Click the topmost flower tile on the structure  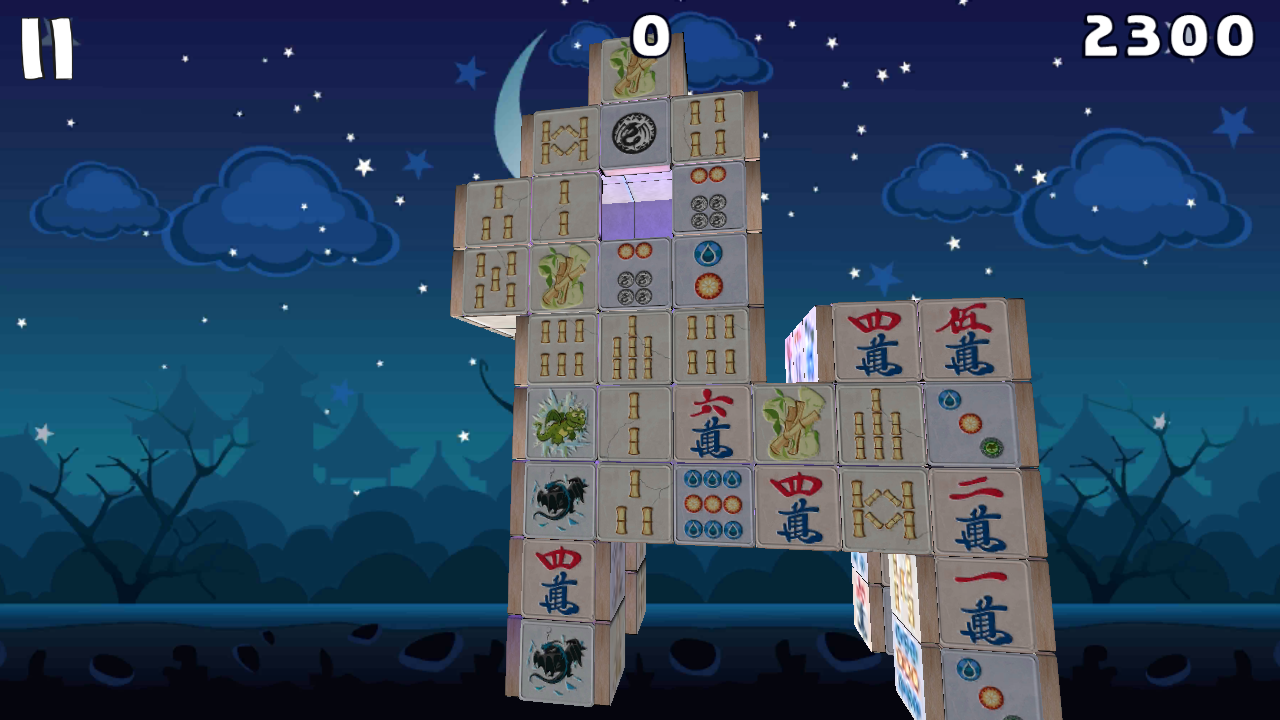(x=640, y=65)
